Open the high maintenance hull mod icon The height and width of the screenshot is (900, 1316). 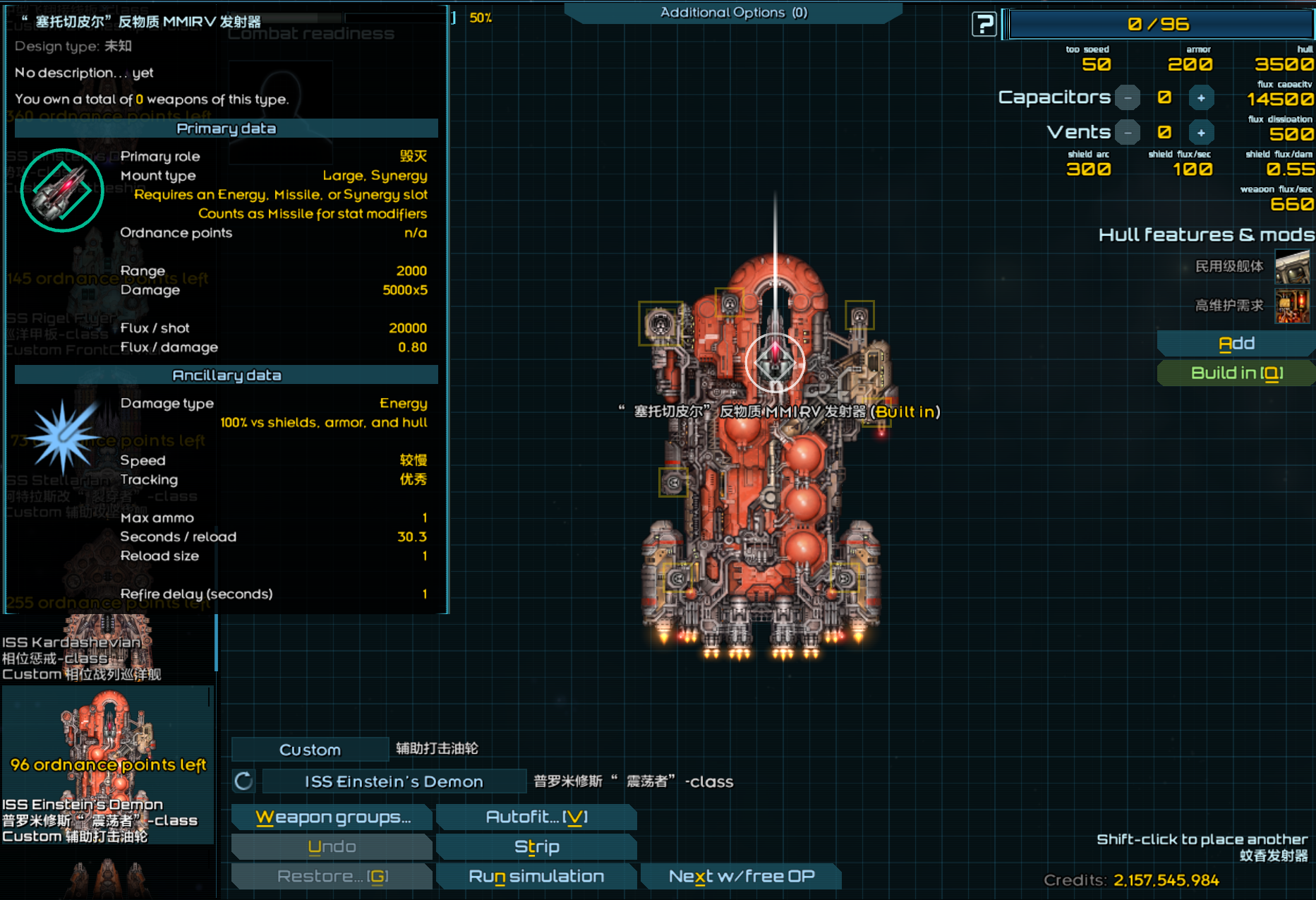tap(1292, 306)
